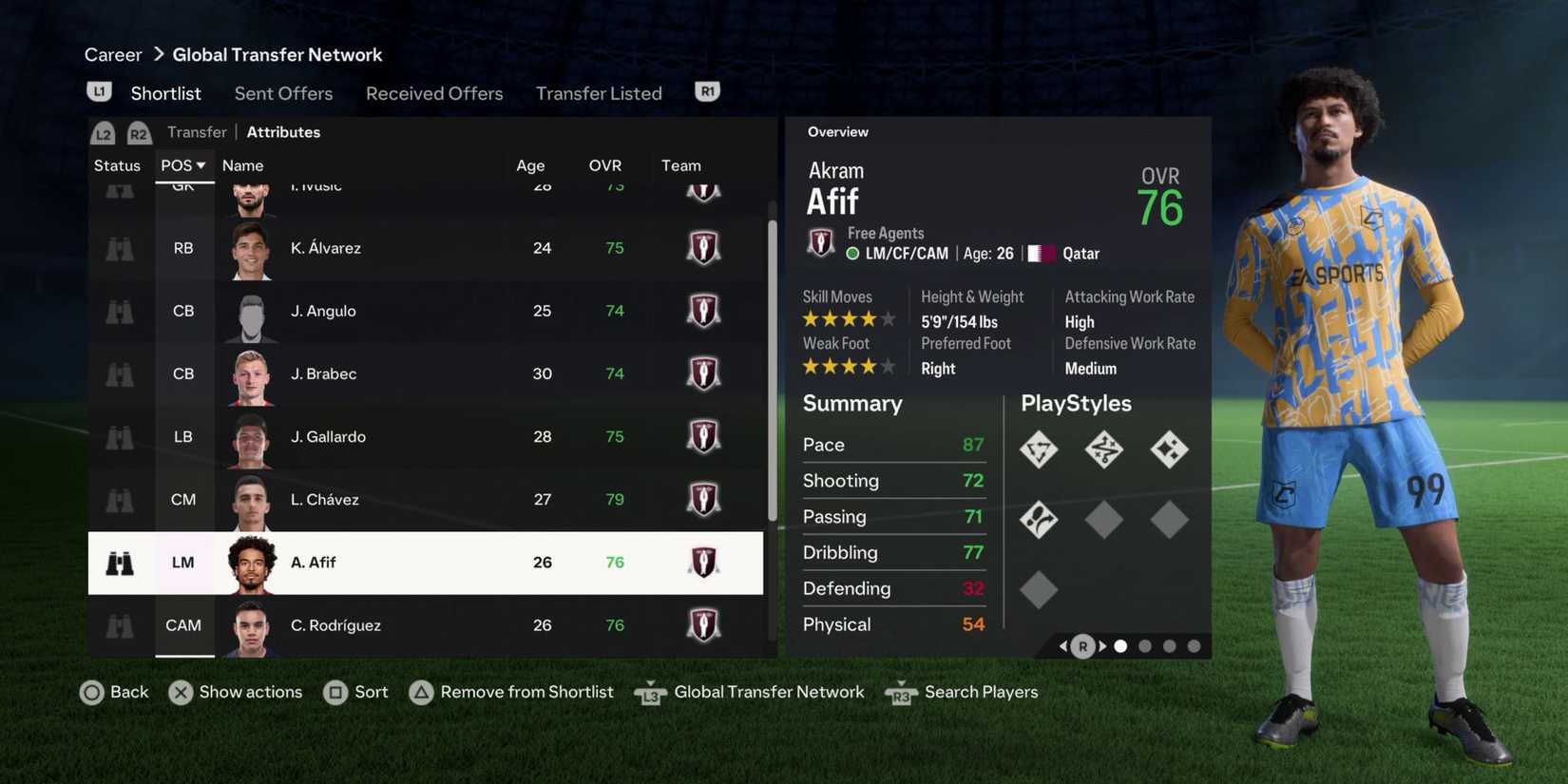Click the Qatar flag icon beside Age
Viewport: 1568px width, 784px height.
(x=1042, y=253)
